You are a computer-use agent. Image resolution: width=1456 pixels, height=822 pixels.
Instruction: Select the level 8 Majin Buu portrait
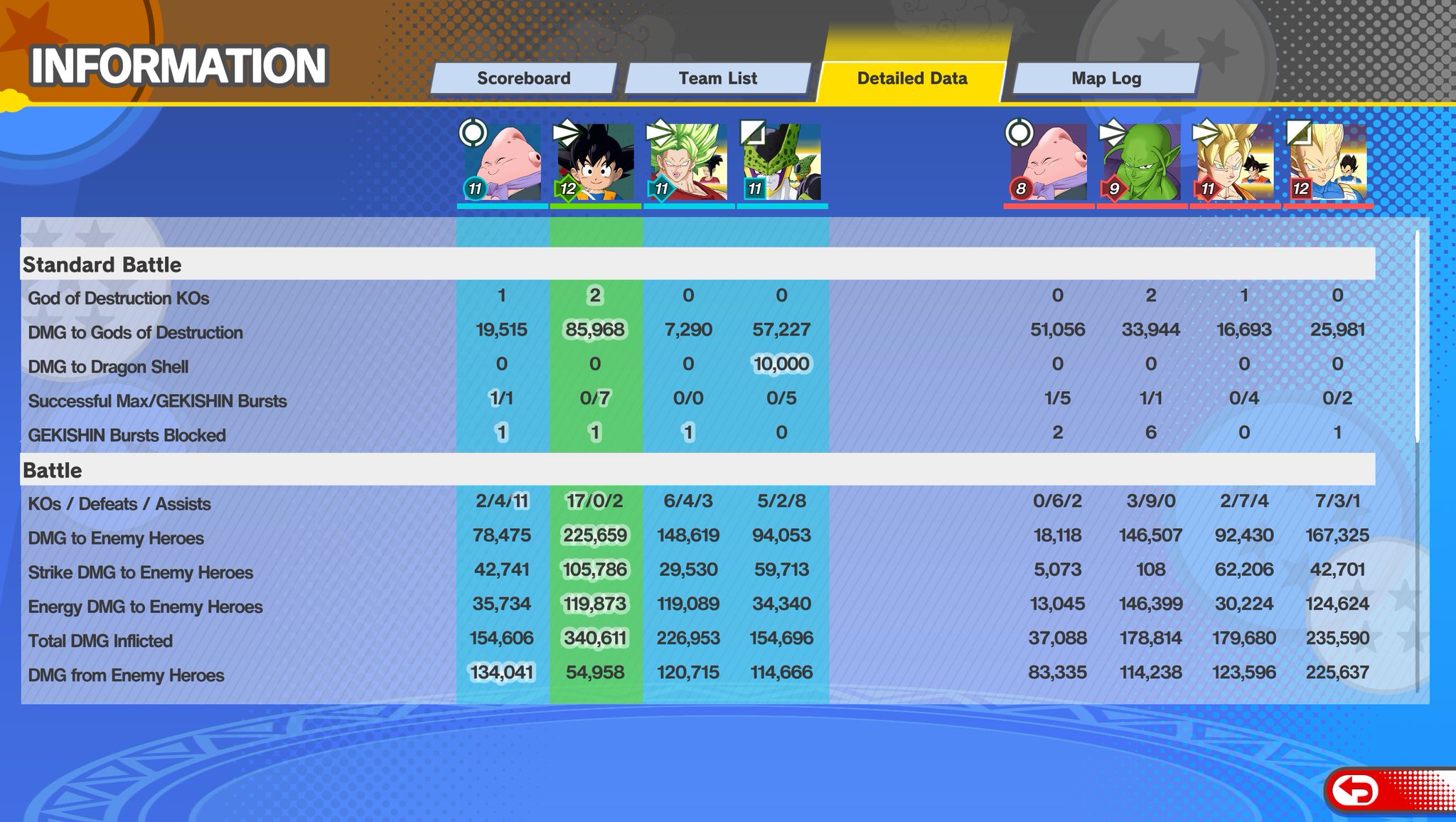[x=1049, y=163]
